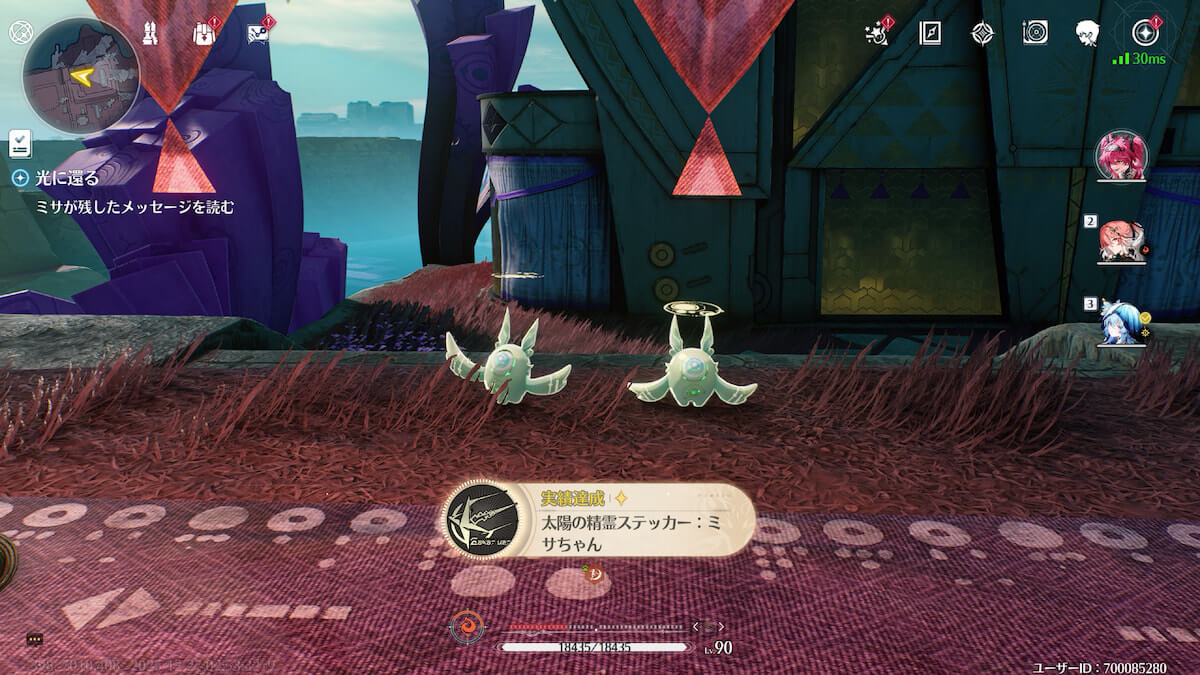Open the circular star main menu icon
Image resolution: width=1200 pixels, height=675 pixels.
click(1145, 33)
